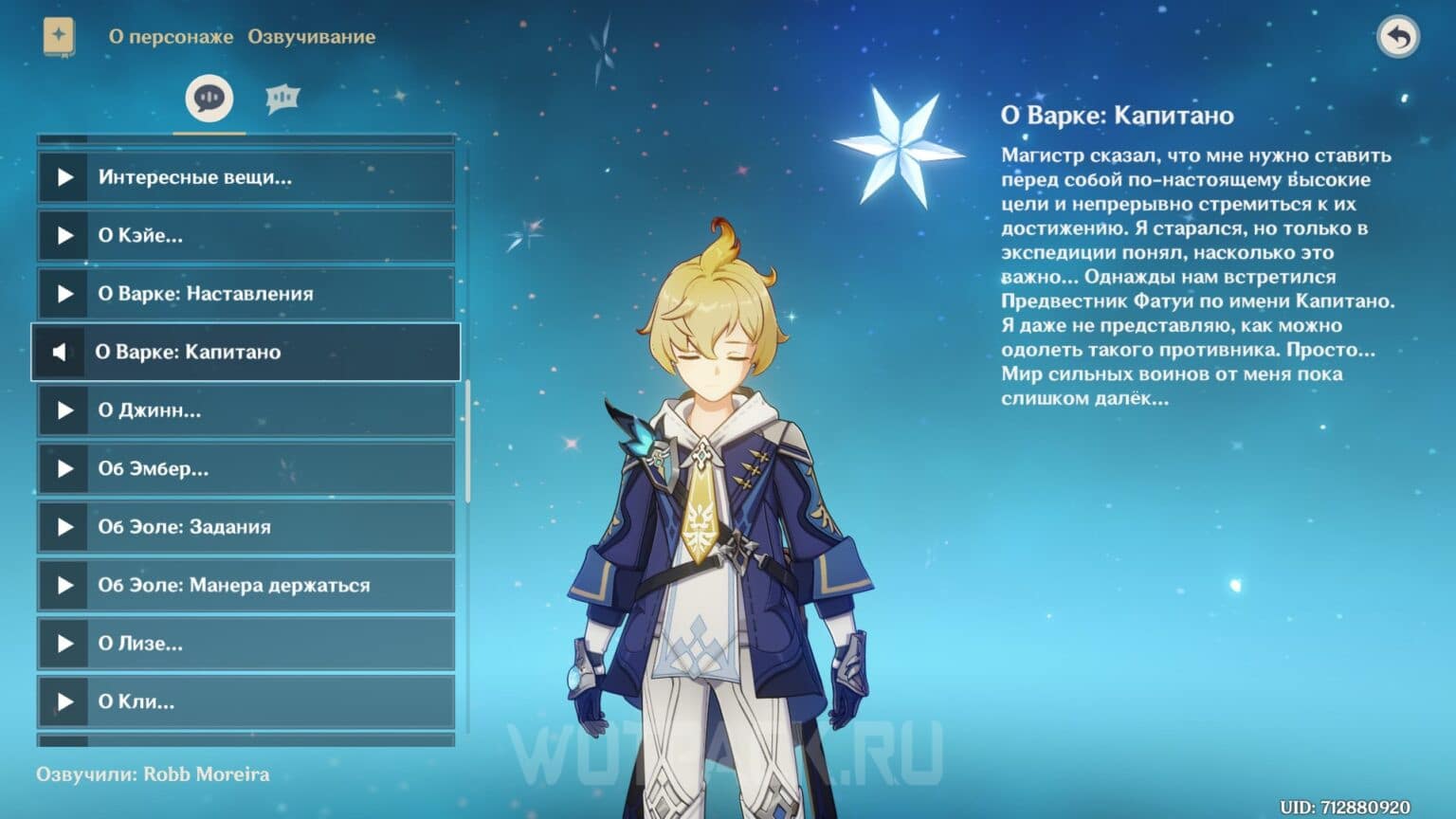The height and width of the screenshot is (819, 1456).
Task: Play the "О Кэйе..." voice line
Action: pos(246,235)
